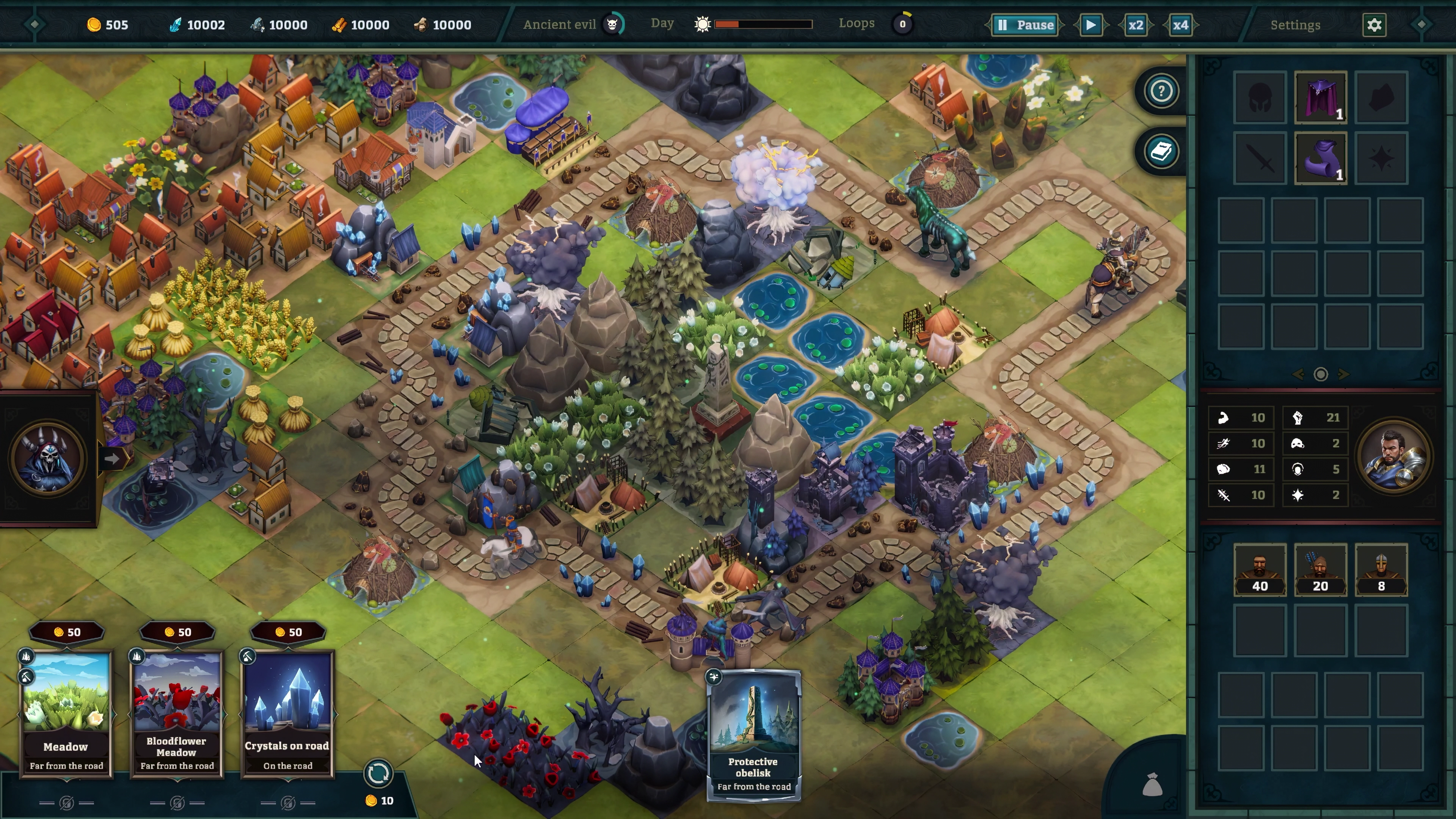Image resolution: width=1456 pixels, height=819 pixels.
Task: Select the equipped purple boot slot
Action: coord(1320,158)
